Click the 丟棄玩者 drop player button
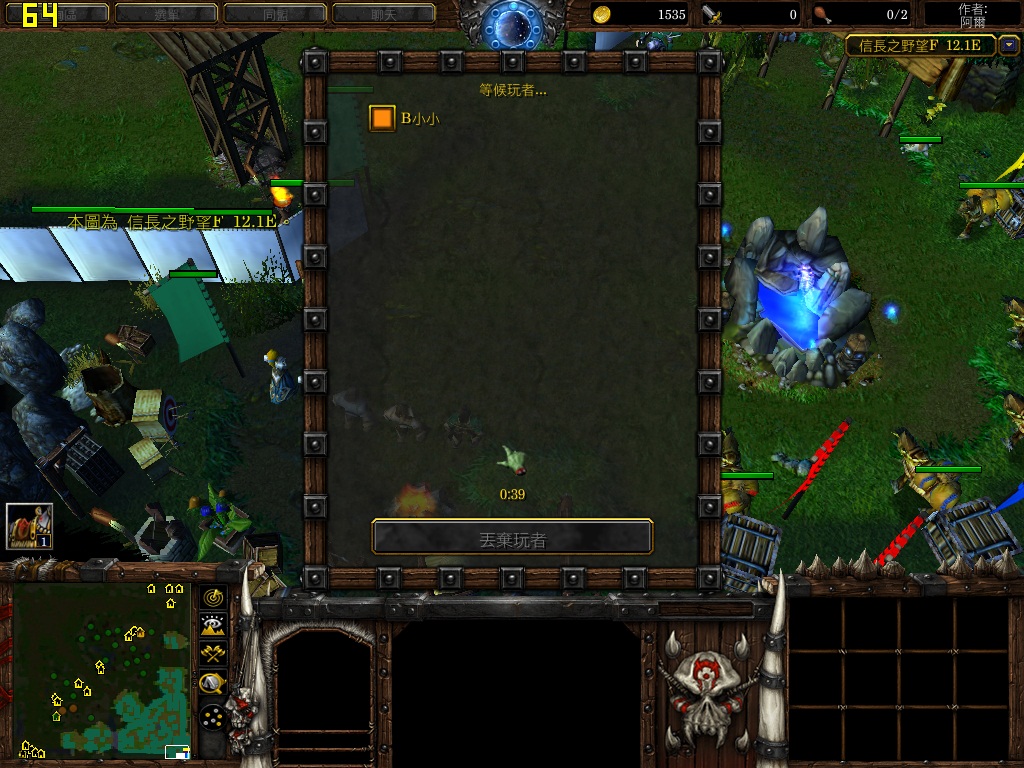Viewport: 1024px width, 768px height. 512,539
